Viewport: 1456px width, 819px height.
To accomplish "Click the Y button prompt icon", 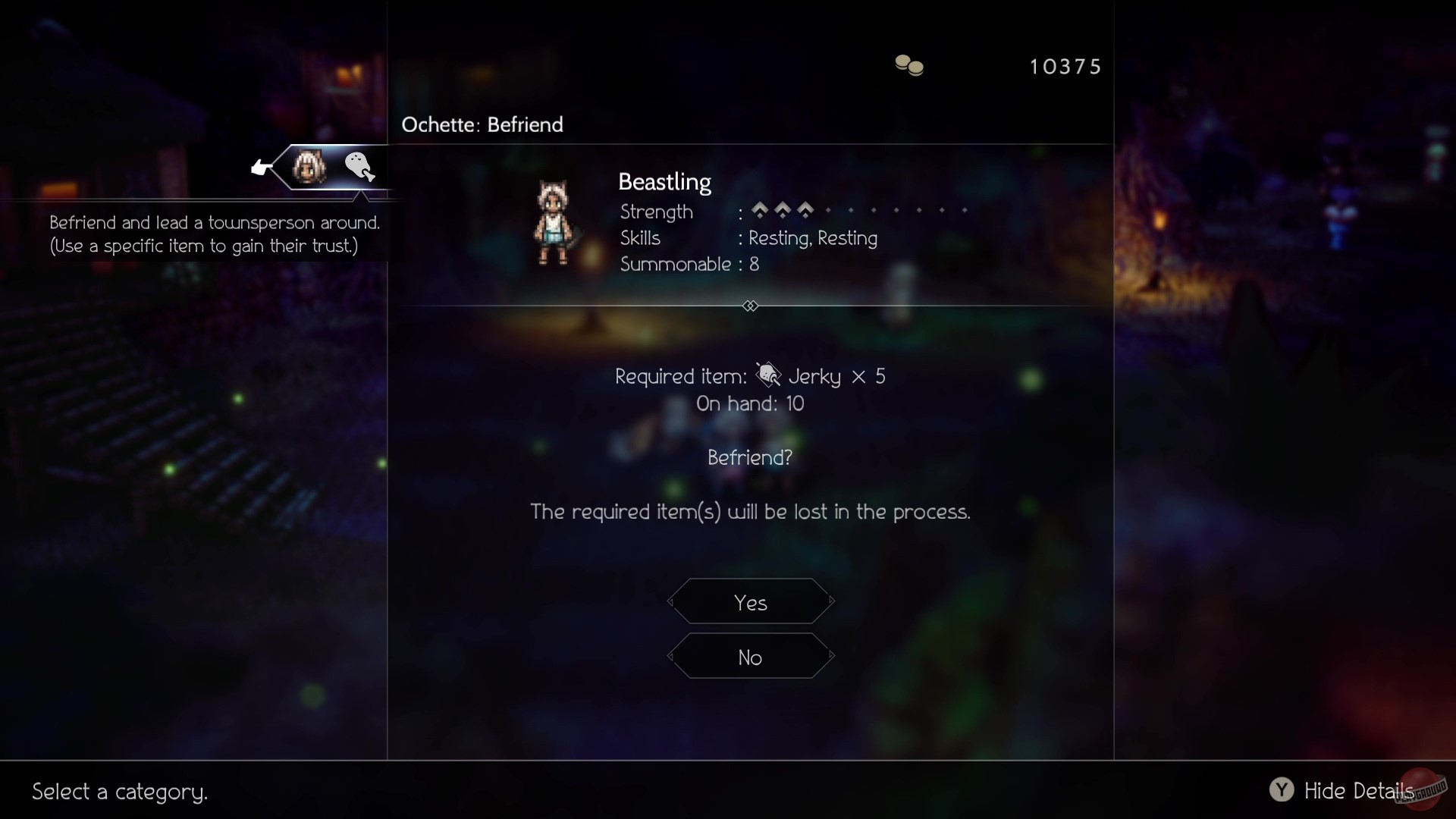I will [x=1282, y=790].
